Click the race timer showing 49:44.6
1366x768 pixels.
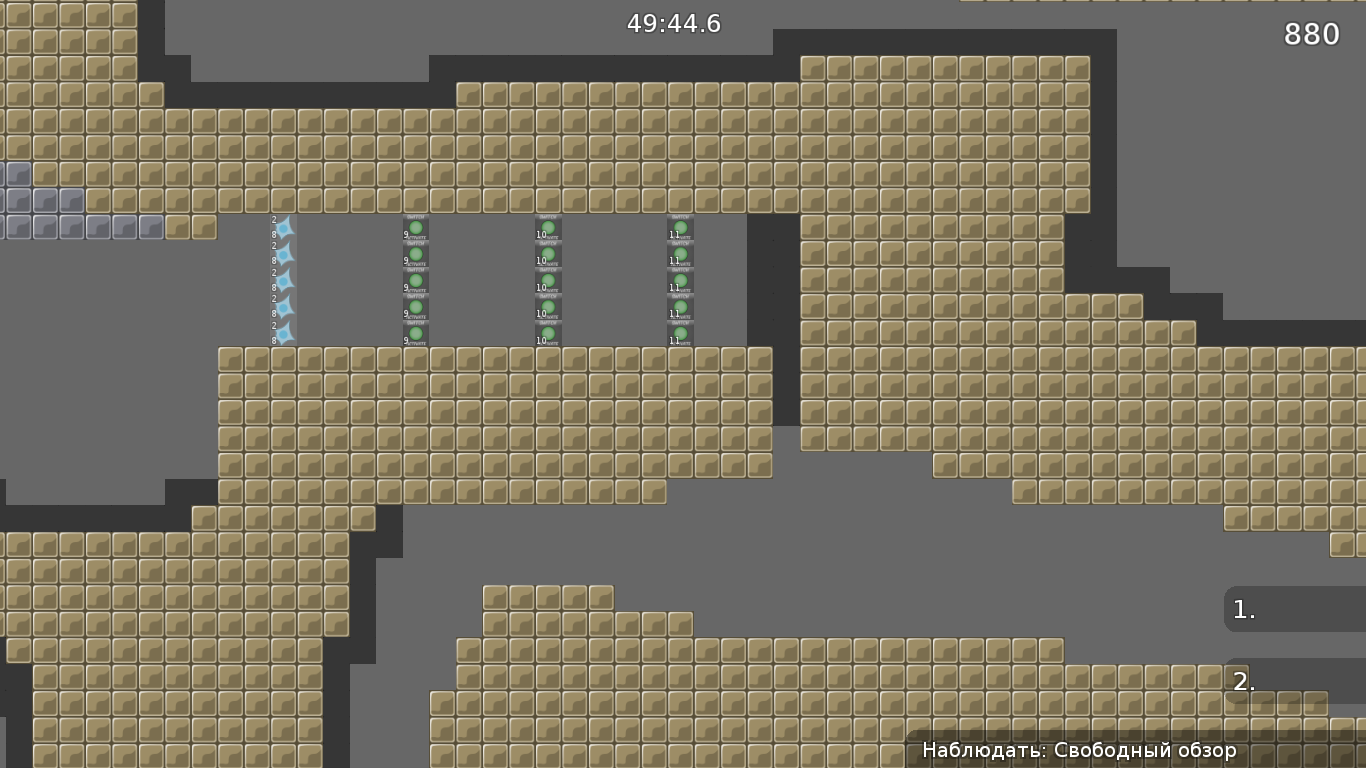pyautogui.click(x=673, y=24)
